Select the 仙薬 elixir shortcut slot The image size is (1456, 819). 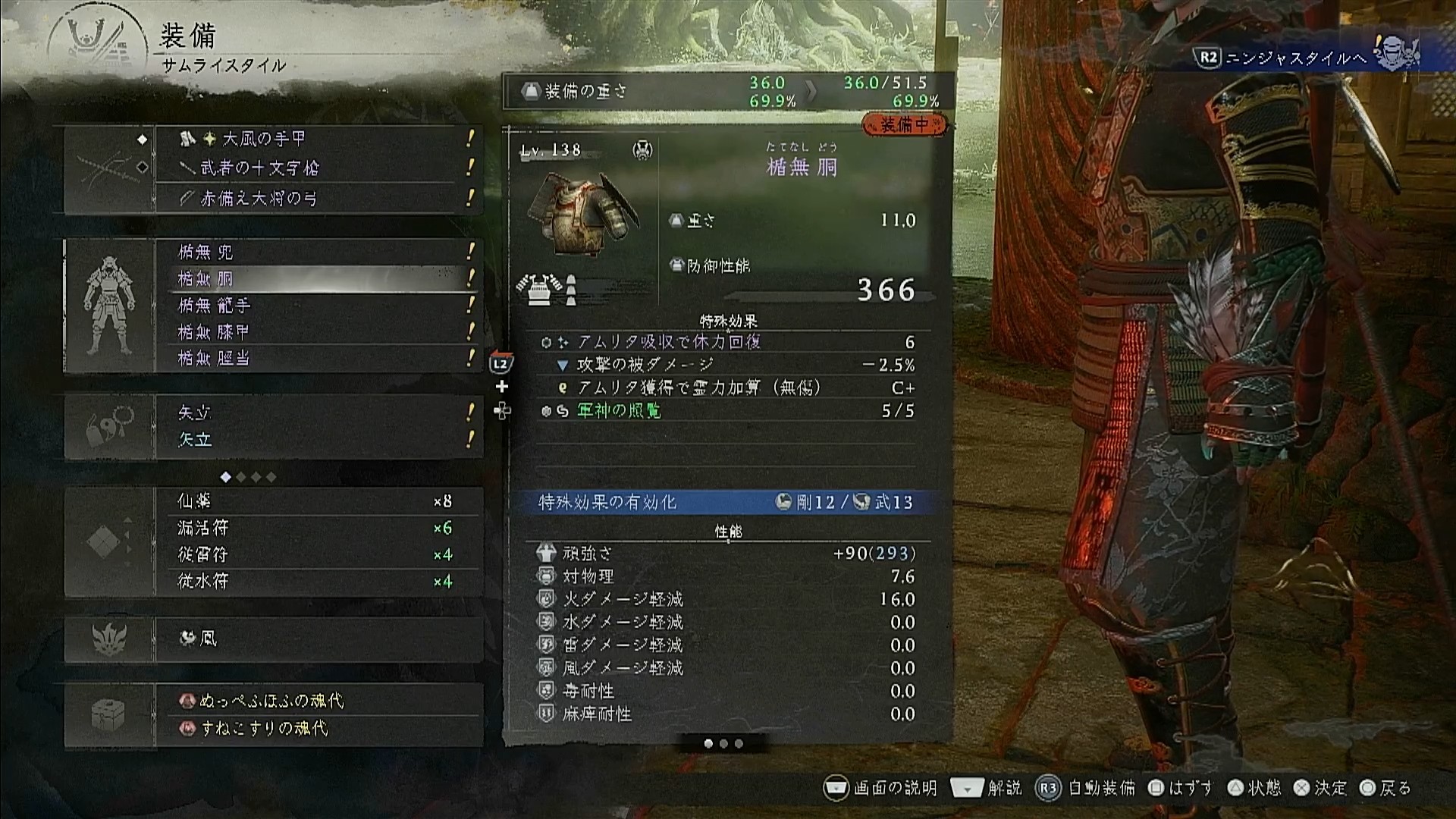(x=317, y=501)
